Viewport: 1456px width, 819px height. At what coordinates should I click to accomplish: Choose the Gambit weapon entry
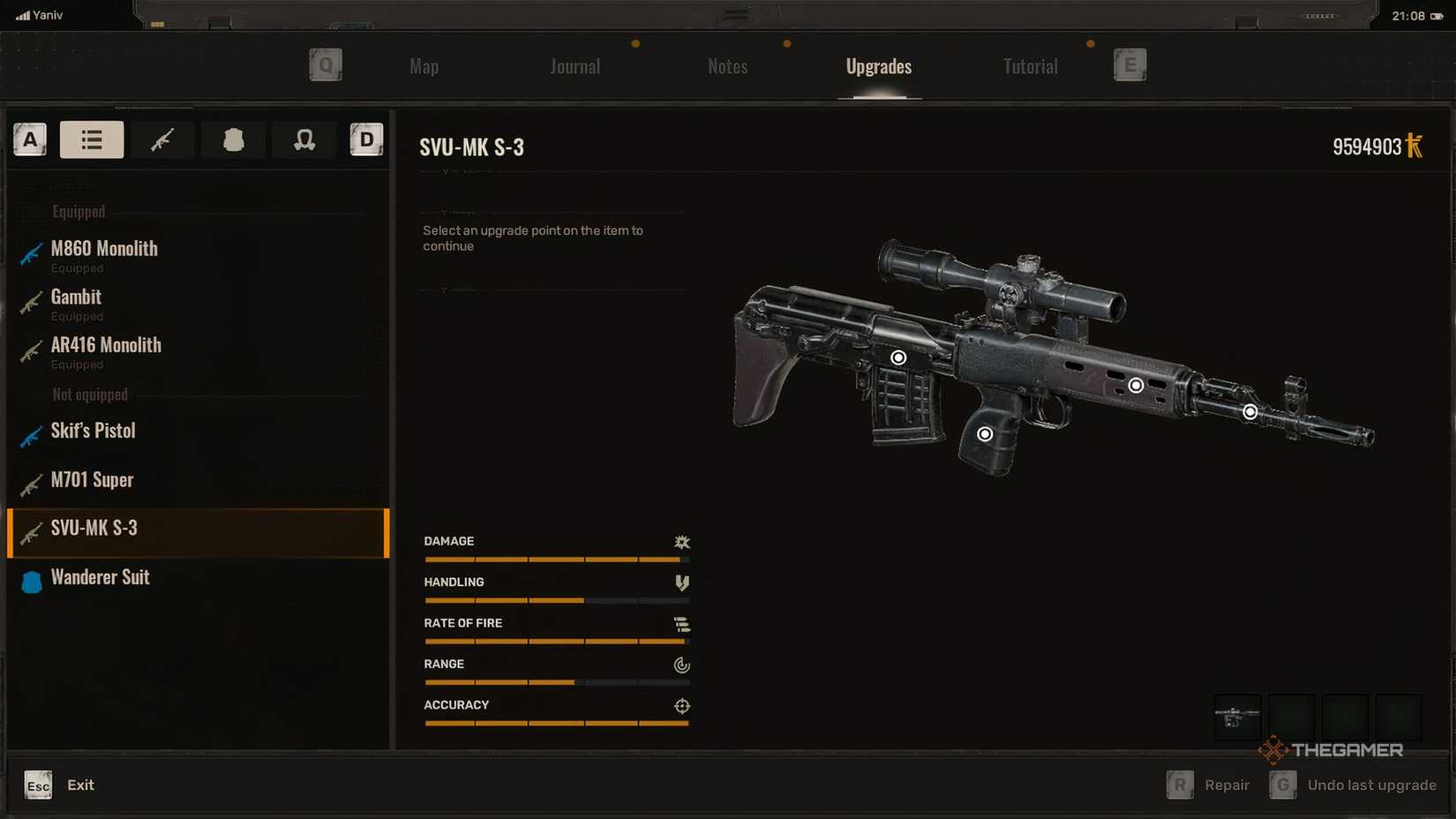pyautogui.click(x=76, y=297)
